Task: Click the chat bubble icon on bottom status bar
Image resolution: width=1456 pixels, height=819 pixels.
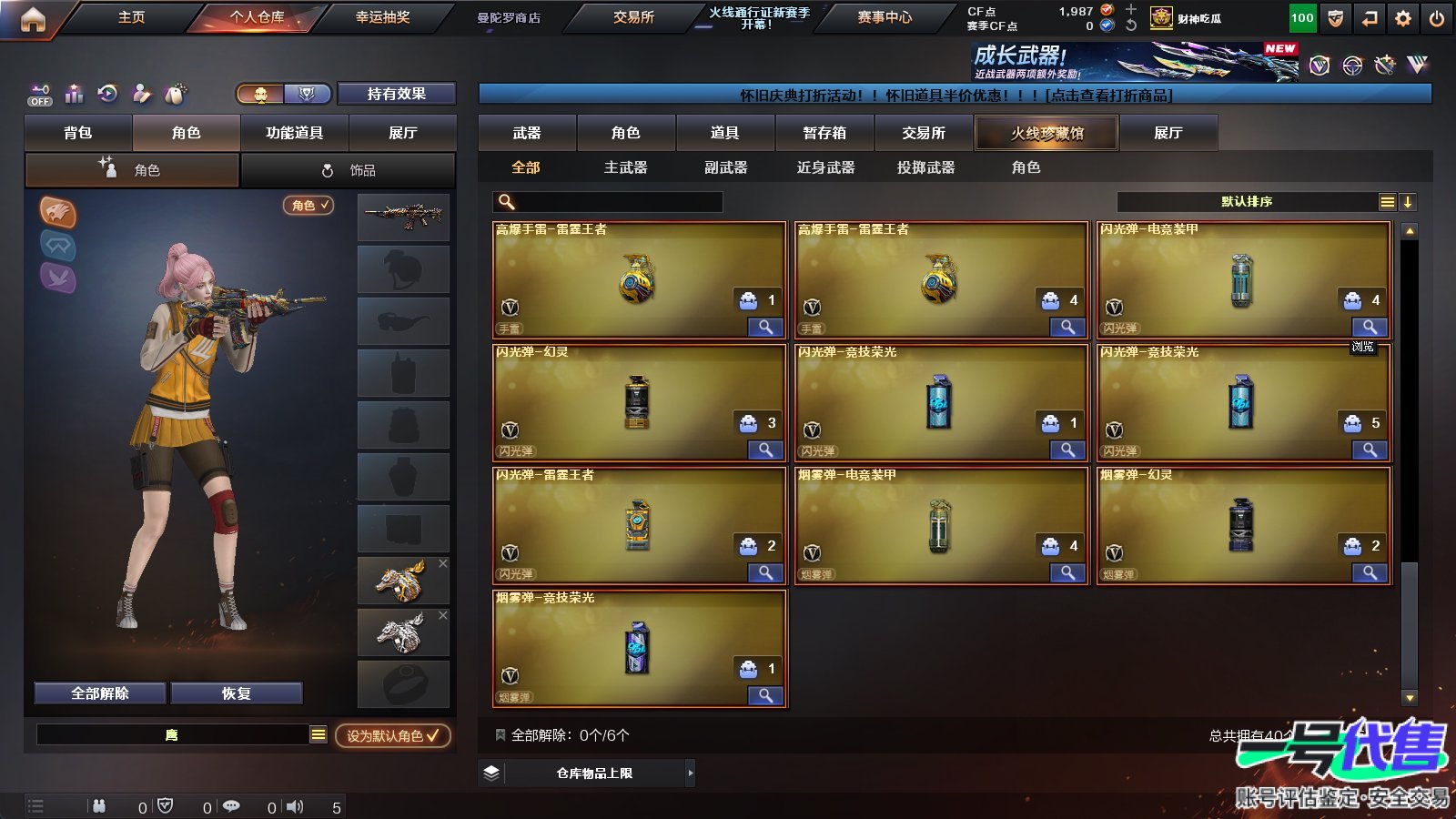Action: click(x=231, y=806)
